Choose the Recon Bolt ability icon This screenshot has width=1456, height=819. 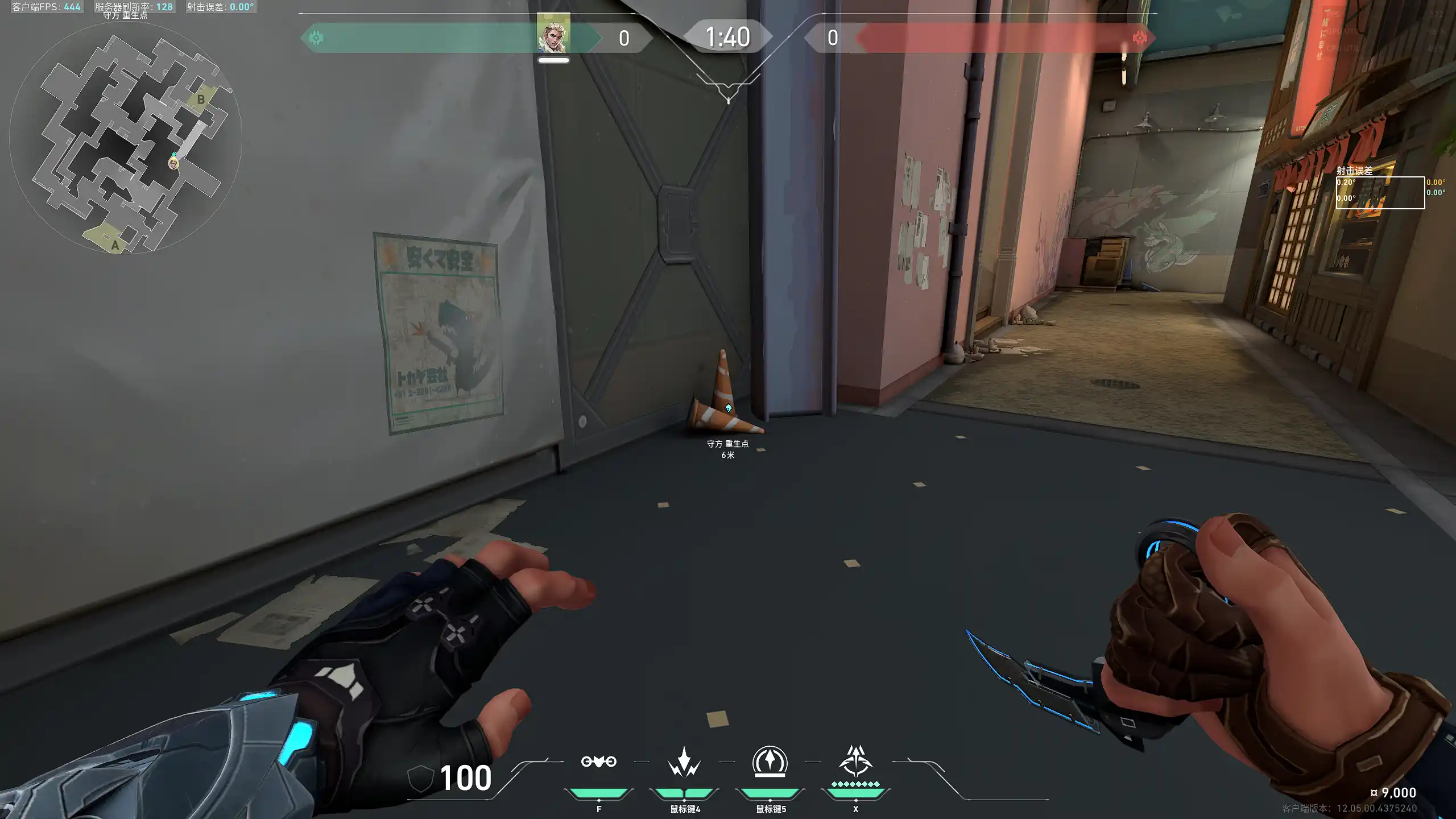tap(770, 762)
